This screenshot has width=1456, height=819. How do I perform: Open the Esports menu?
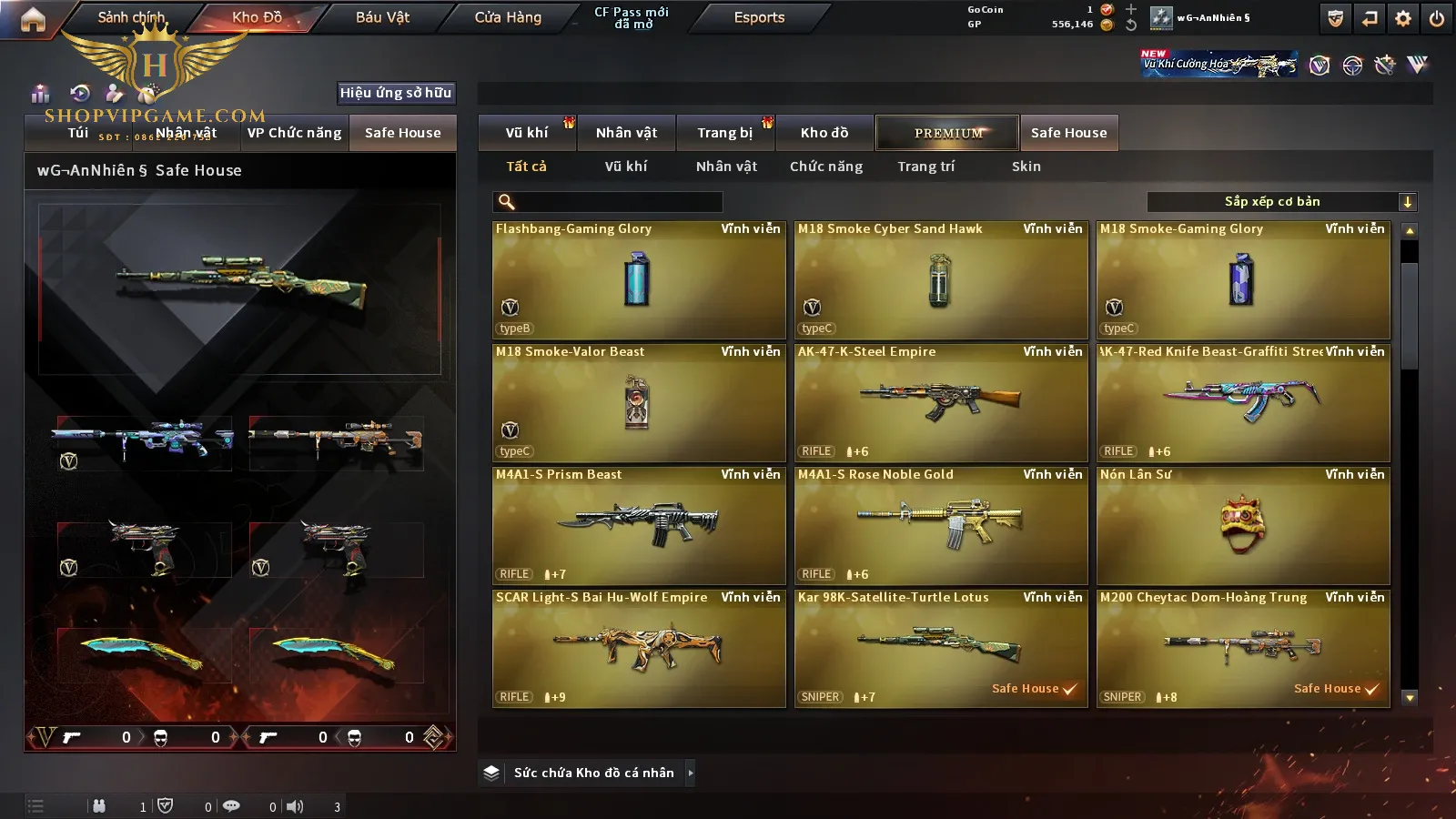pyautogui.click(x=759, y=17)
